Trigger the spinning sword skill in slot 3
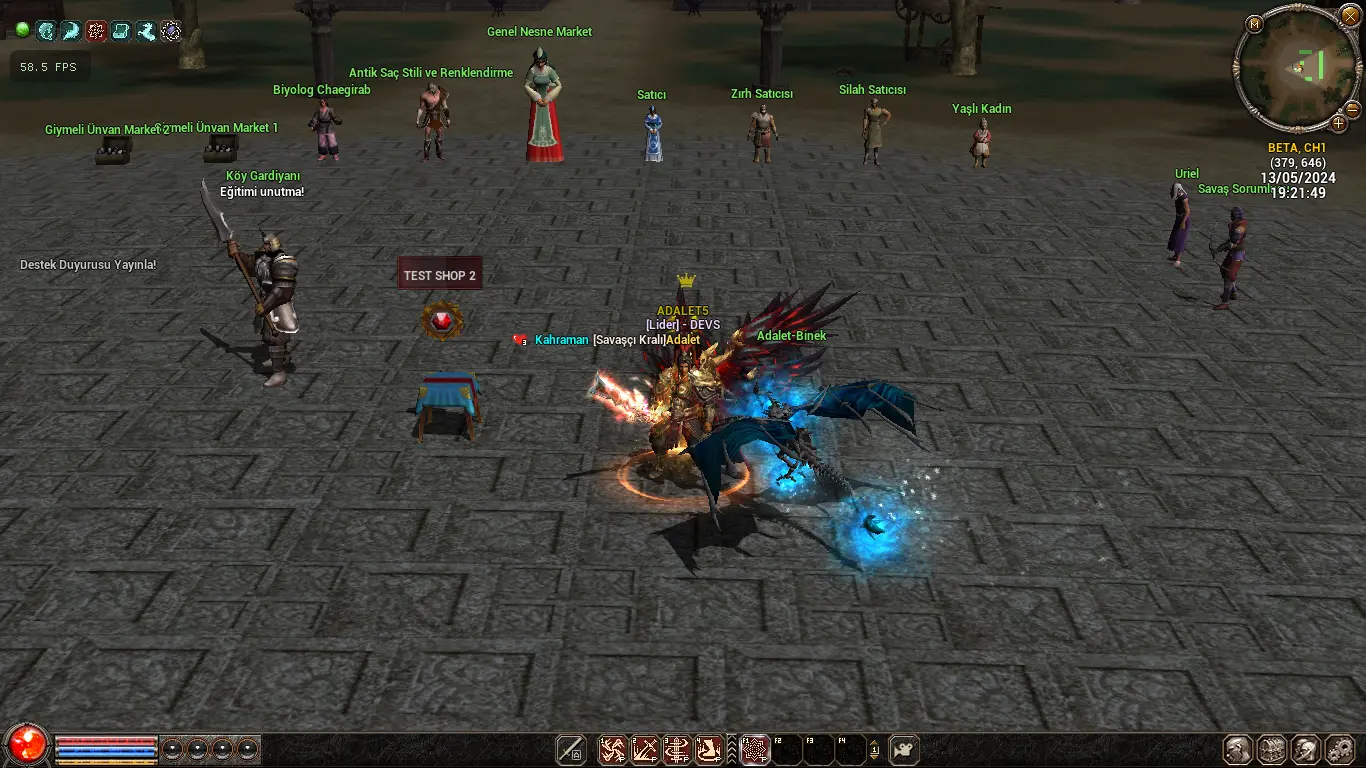This screenshot has height=768, width=1366. [x=677, y=749]
